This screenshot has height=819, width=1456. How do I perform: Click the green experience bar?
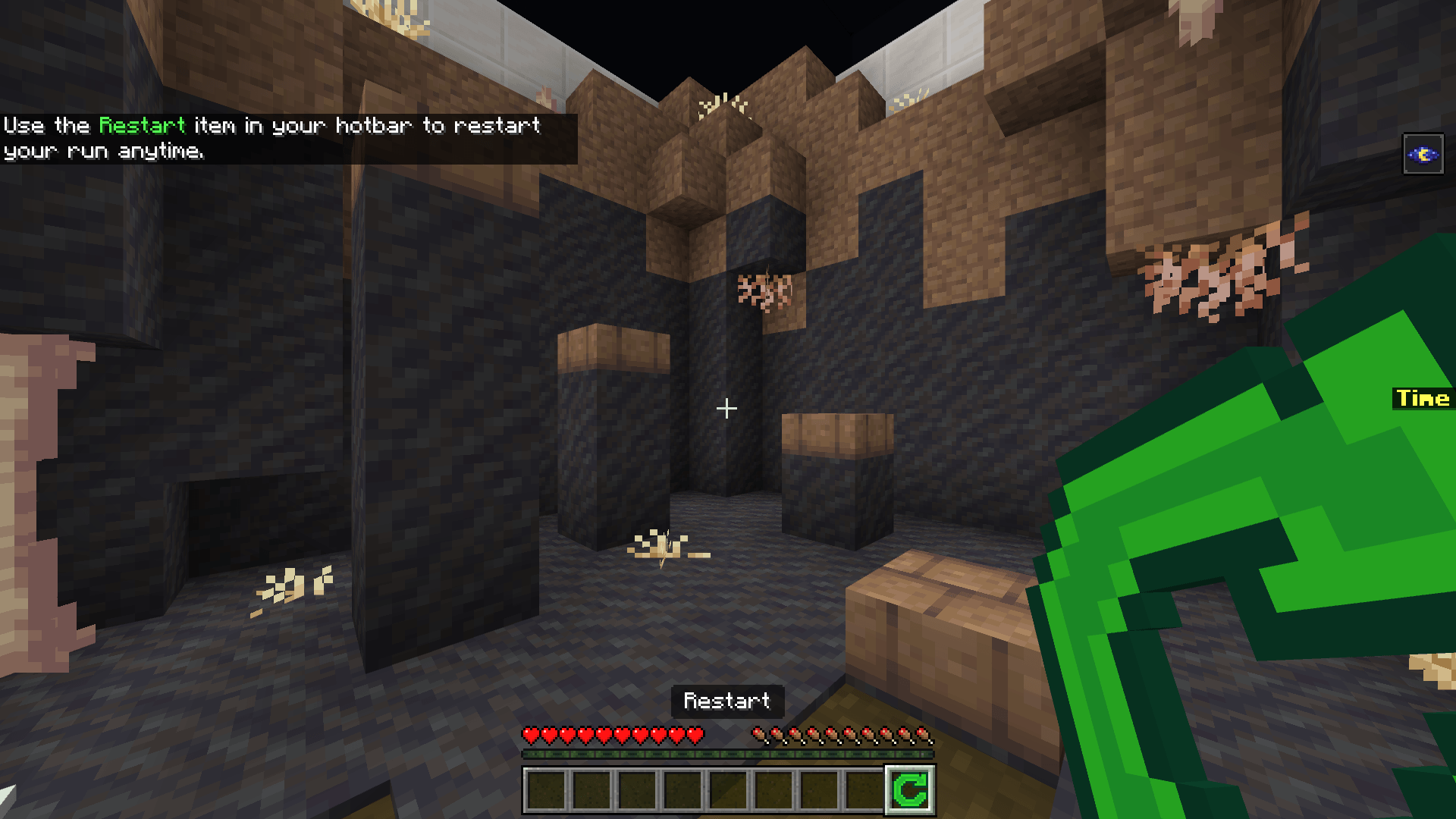(726, 756)
